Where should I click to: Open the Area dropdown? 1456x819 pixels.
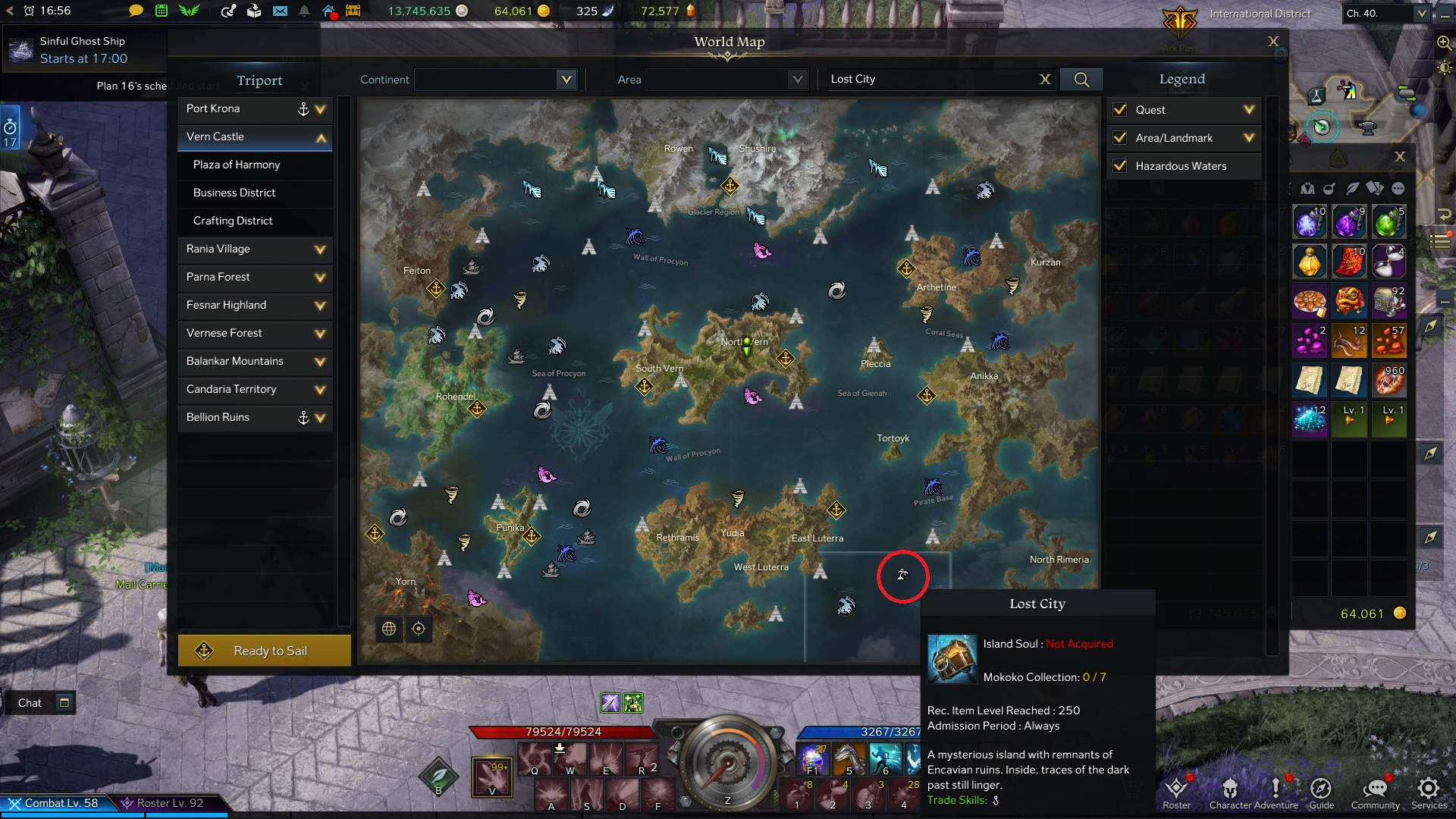(796, 80)
